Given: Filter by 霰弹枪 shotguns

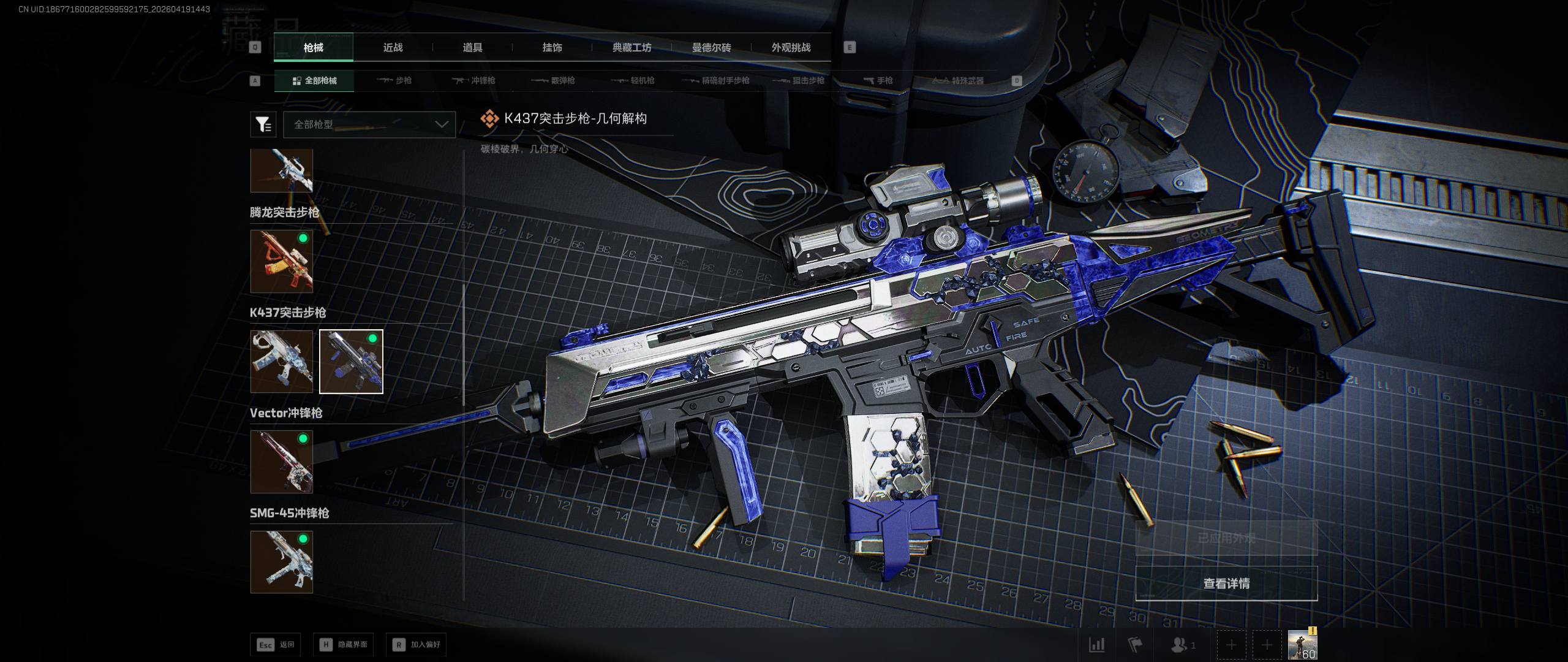Looking at the screenshot, I should 553,81.
